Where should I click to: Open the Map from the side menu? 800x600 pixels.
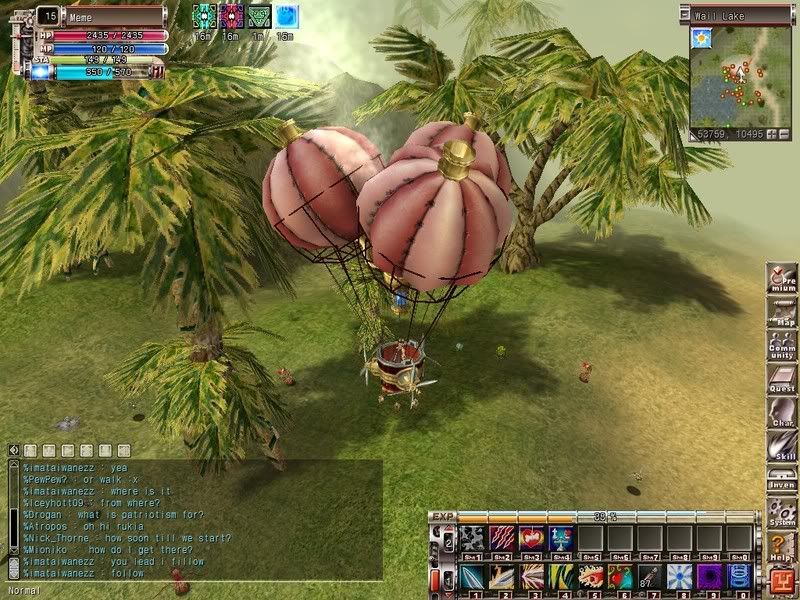tap(781, 313)
